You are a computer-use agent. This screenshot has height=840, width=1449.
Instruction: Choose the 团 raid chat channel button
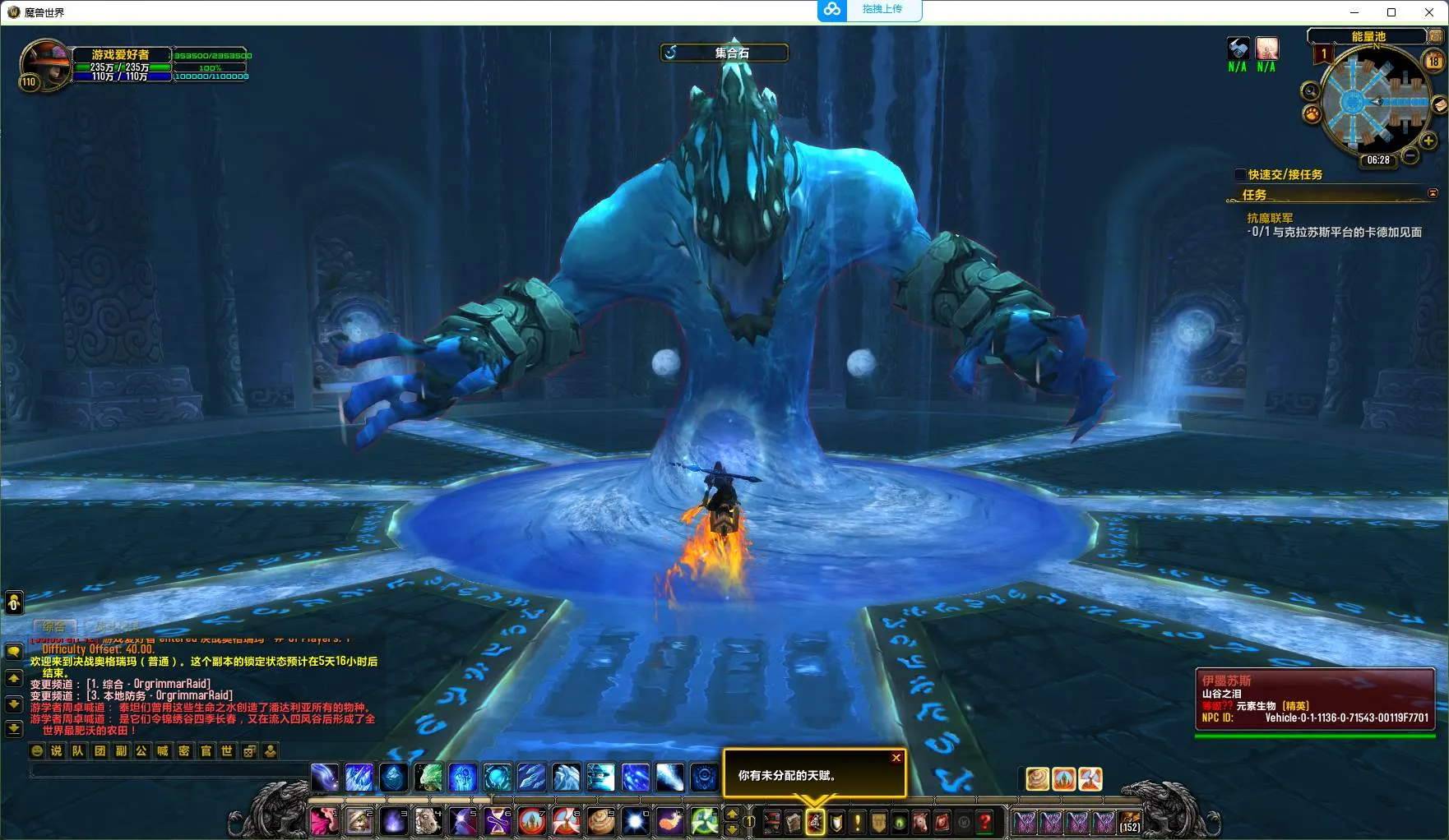coord(100,750)
